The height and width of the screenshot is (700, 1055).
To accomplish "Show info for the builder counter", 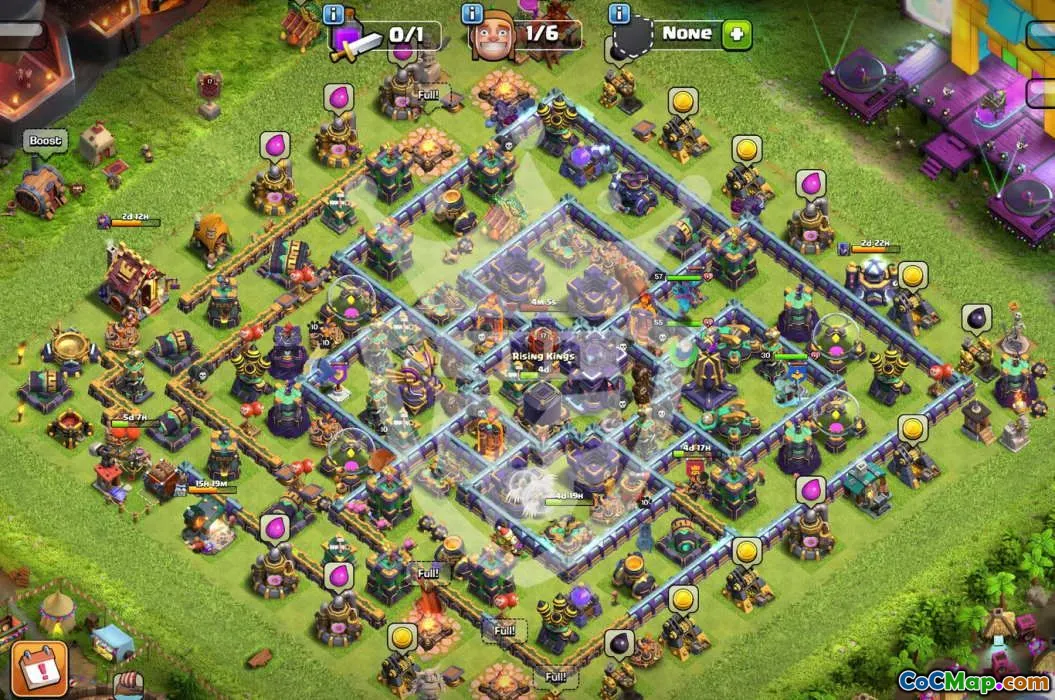I will click(x=473, y=14).
